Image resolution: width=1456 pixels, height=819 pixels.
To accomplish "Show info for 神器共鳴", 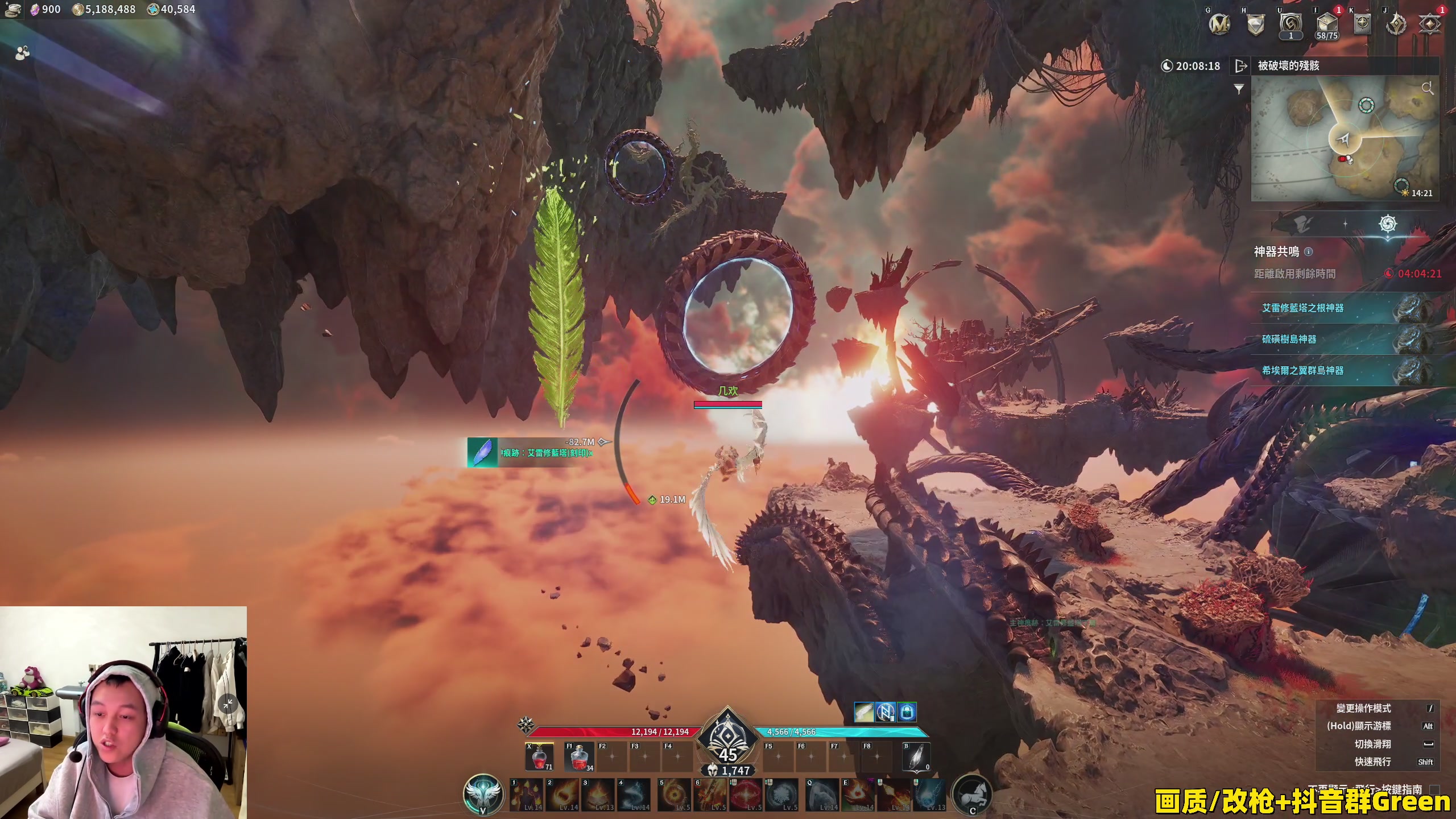I will [1308, 251].
